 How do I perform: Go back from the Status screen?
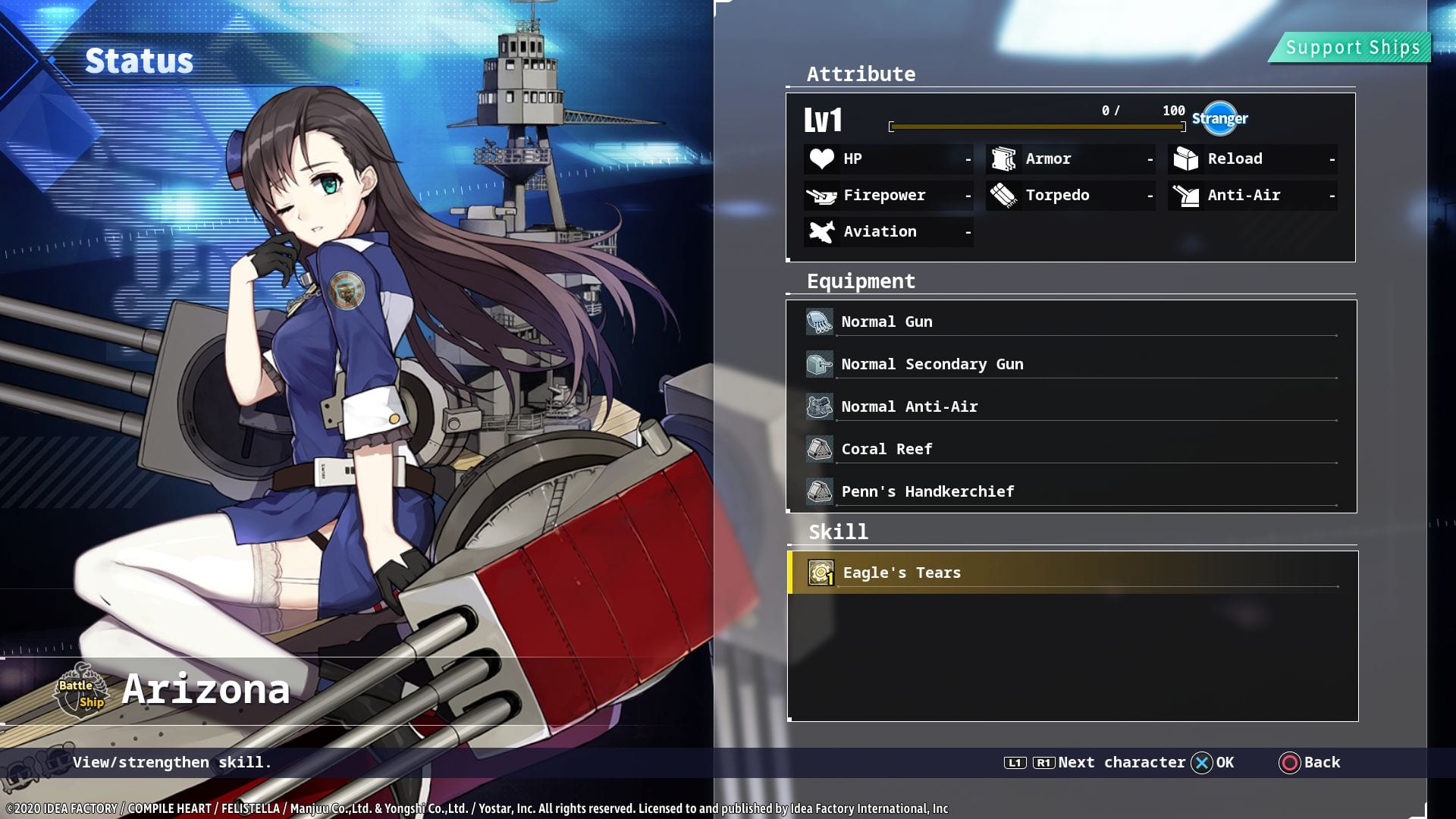1310,762
